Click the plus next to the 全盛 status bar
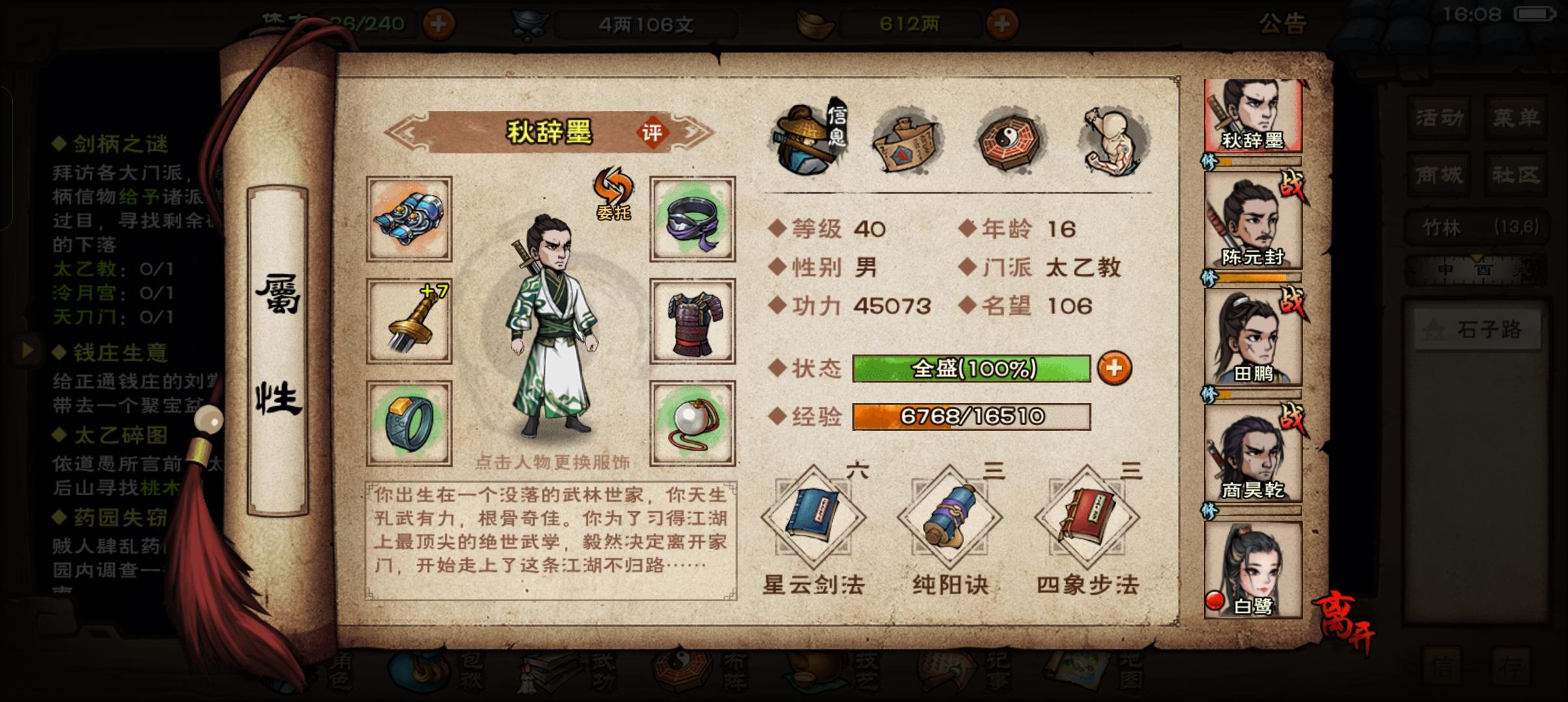The width and height of the screenshot is (1568, 702). 1114,369
